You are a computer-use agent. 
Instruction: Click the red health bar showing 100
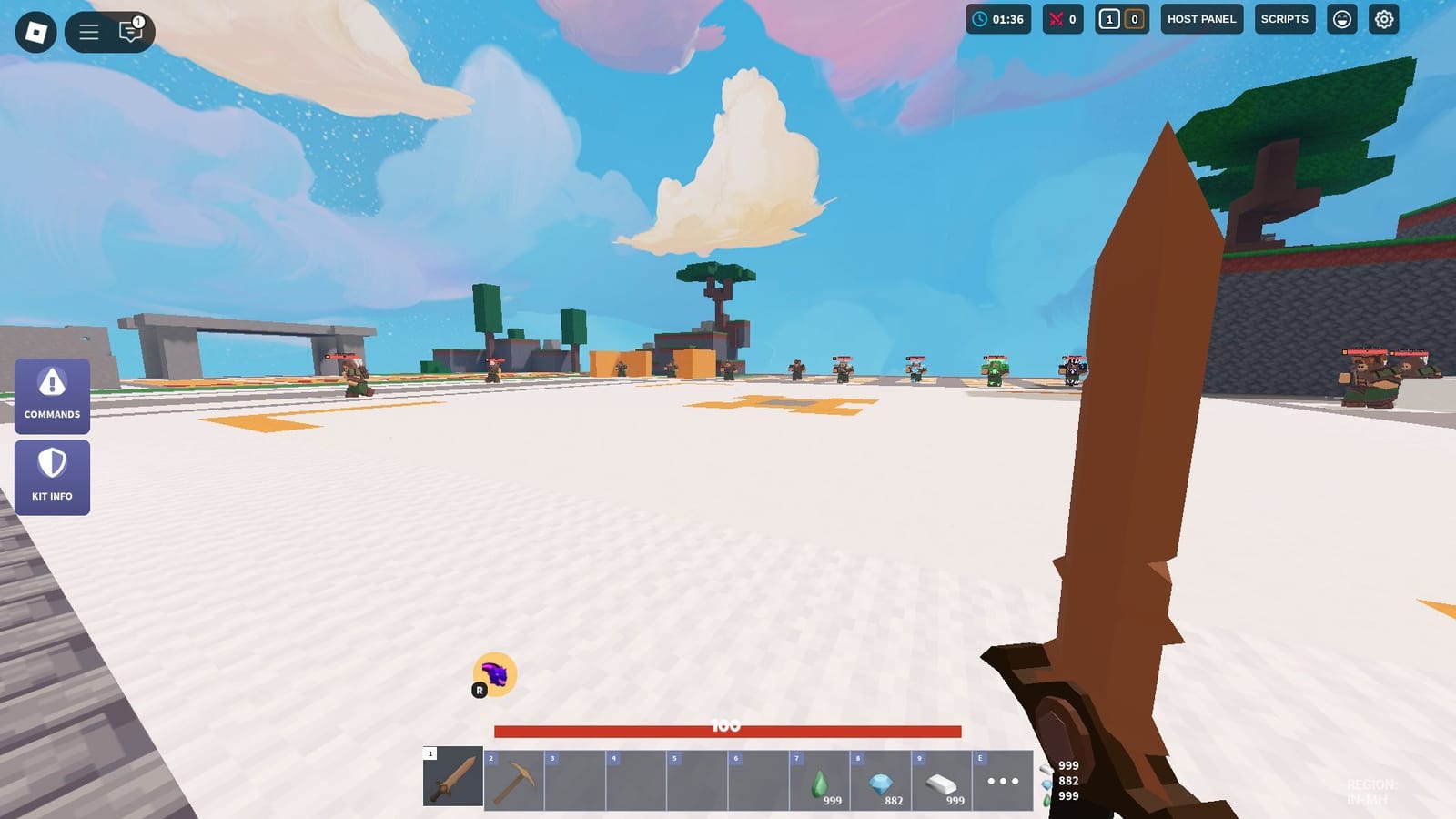pos(727,728)
